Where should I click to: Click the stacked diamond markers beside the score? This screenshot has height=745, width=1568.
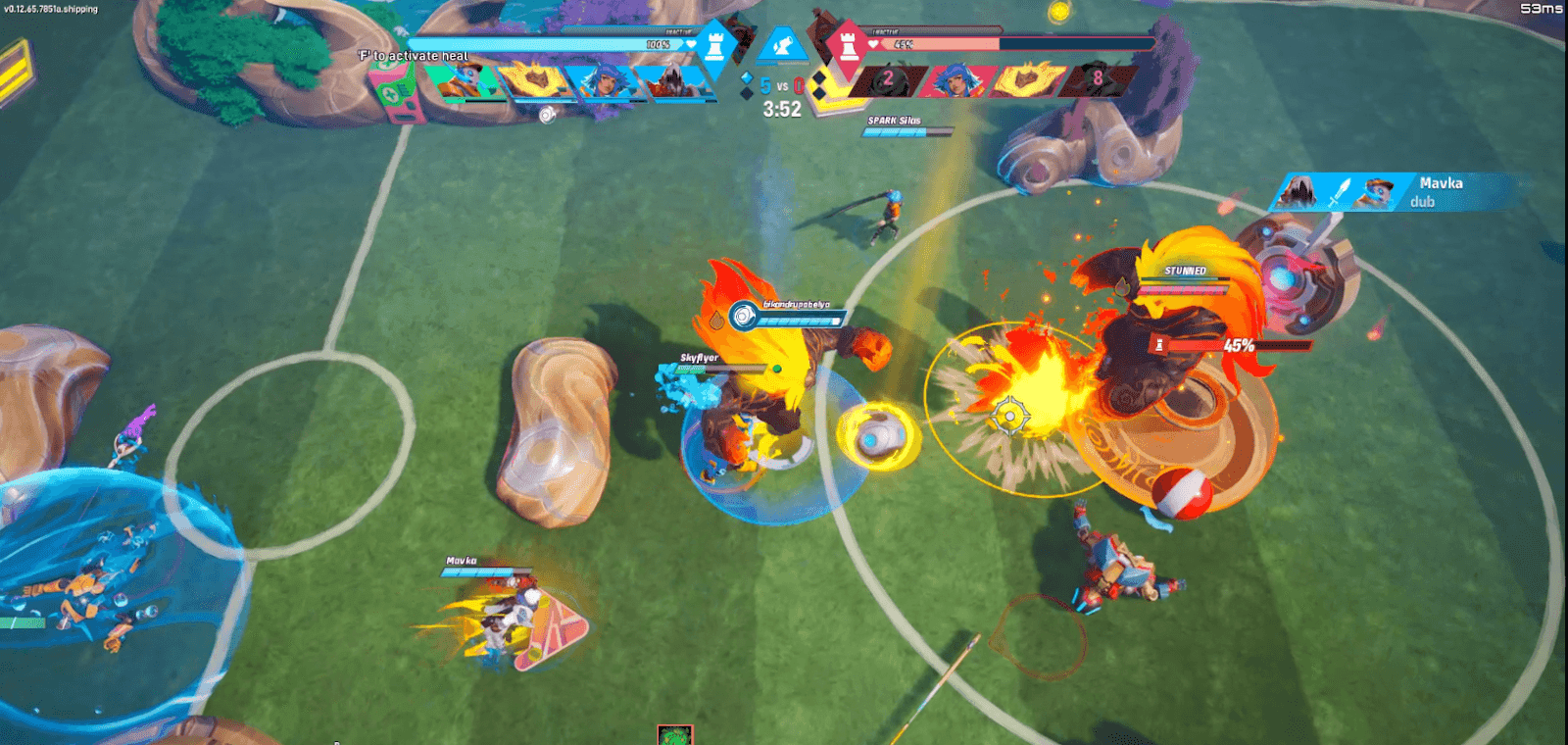[747, 83]
